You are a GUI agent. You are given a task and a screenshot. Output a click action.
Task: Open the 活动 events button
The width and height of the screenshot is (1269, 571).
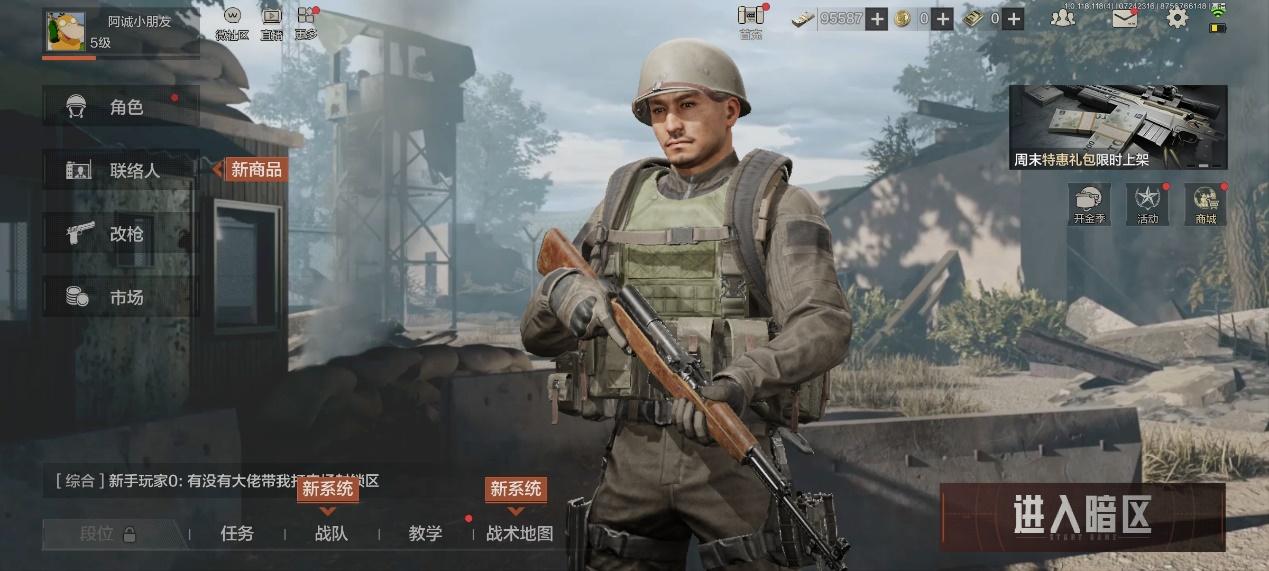pyautogui.click(x=1147, y=204)
